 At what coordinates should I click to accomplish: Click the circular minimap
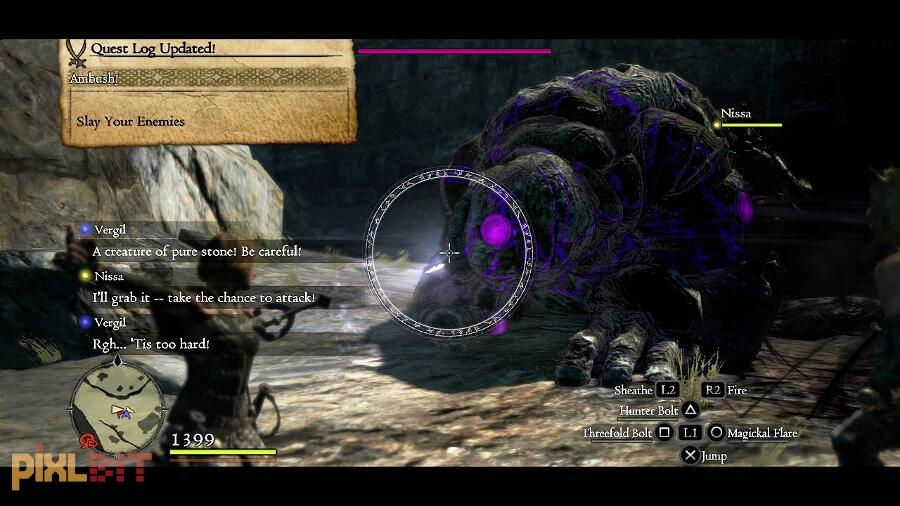(x=117, y=407)
